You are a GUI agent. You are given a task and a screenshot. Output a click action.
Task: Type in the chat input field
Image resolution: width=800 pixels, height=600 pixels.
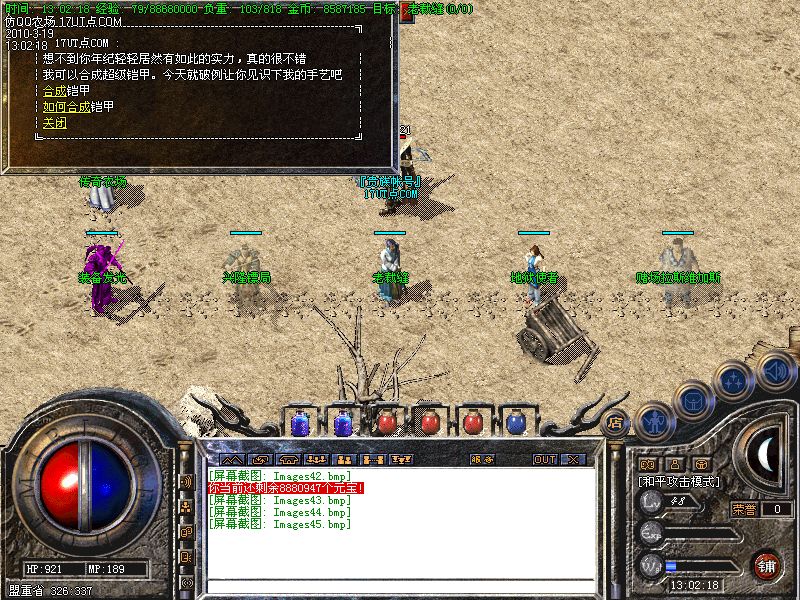tap(400, 586)
